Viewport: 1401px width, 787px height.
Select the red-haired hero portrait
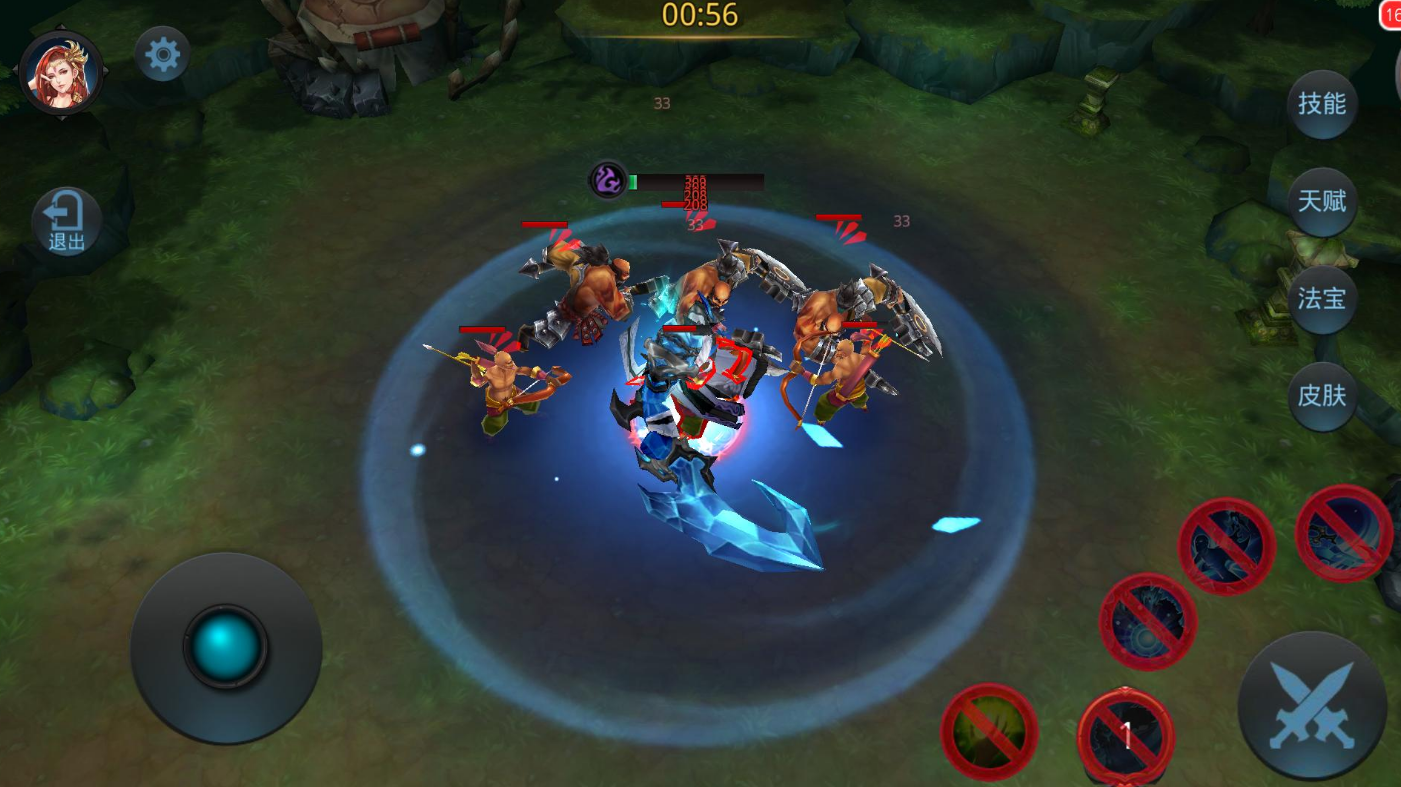click(61, 72)
